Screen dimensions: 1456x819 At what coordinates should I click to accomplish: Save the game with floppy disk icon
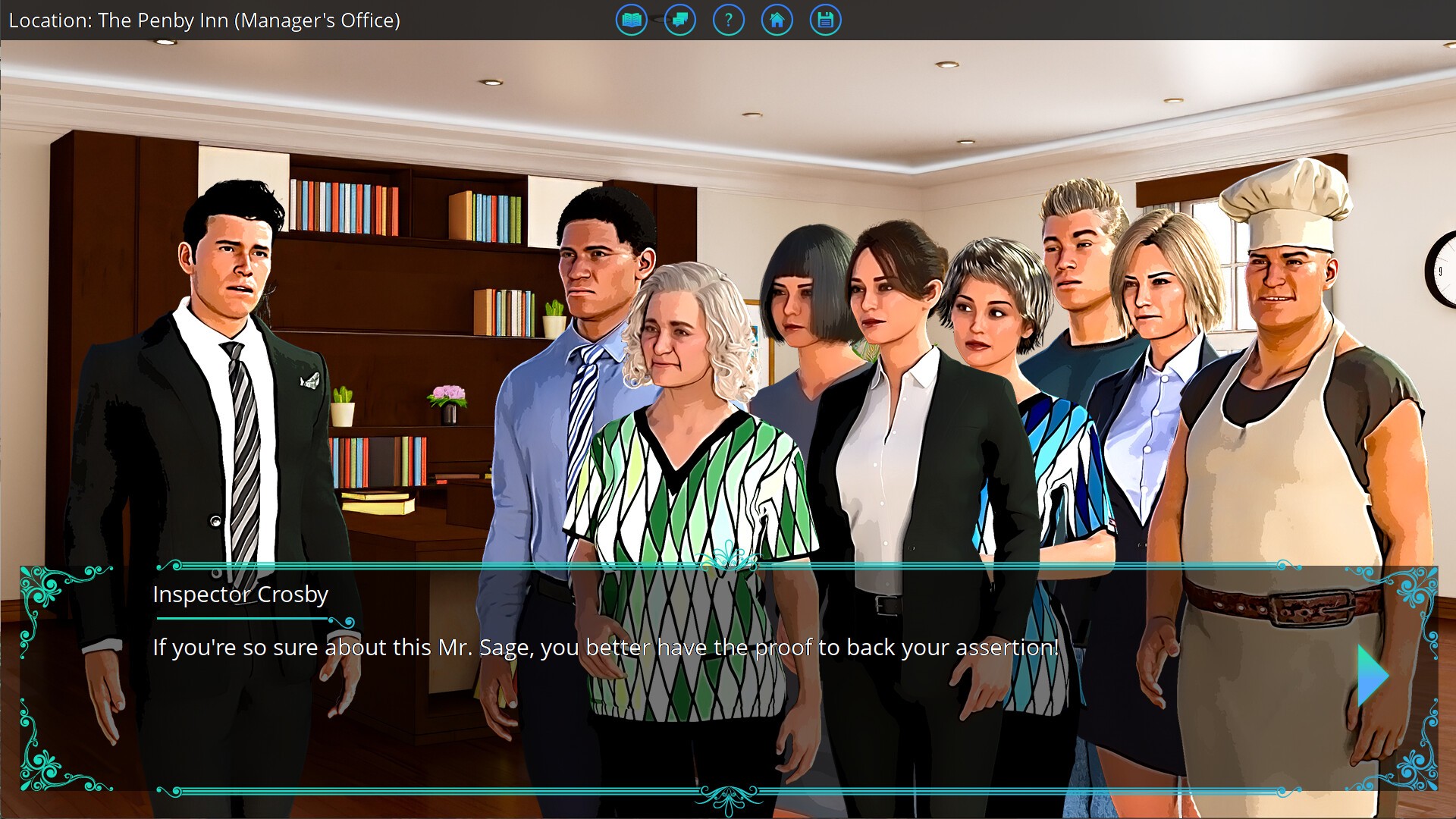coord(825,20)
